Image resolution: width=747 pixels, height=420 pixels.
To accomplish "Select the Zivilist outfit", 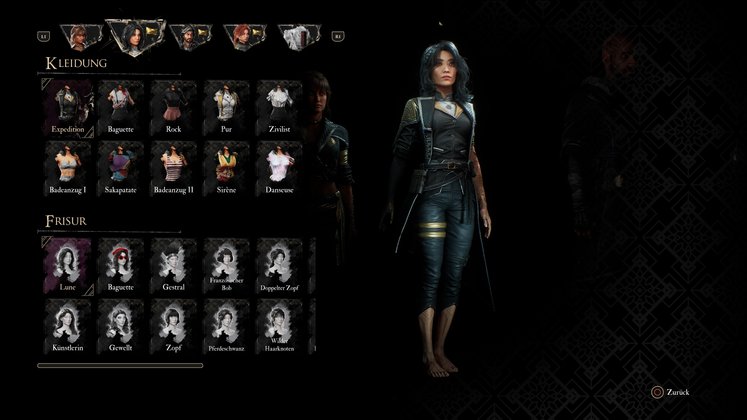I will pyautogui.click(x=279, y=106).
